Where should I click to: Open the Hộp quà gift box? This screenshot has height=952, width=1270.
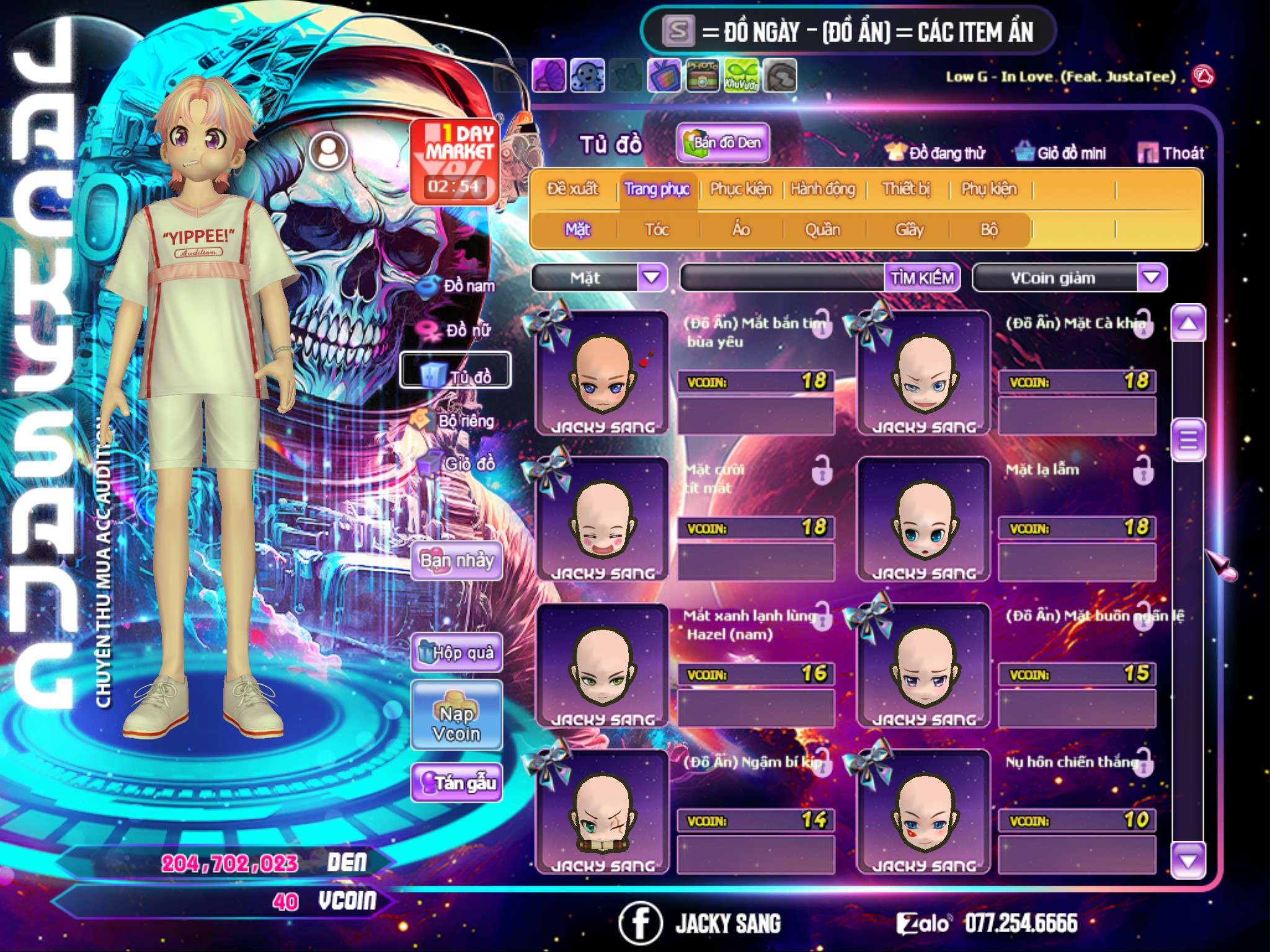(457, 653)
